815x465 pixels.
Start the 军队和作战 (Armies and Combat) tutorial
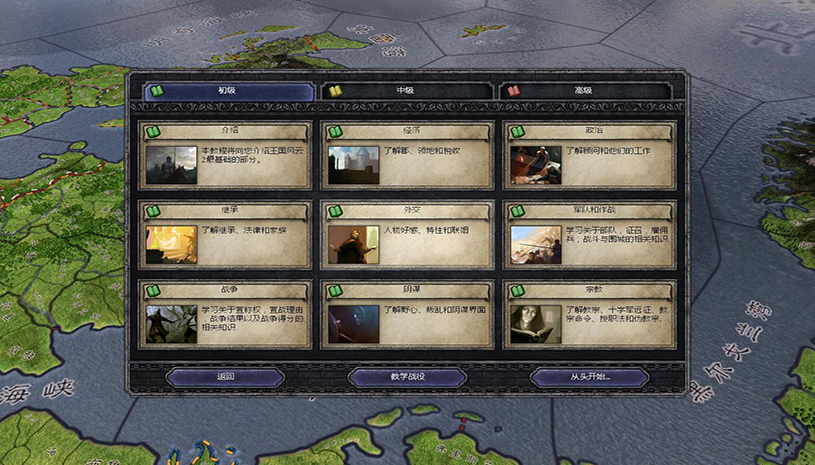pos(589,234)
